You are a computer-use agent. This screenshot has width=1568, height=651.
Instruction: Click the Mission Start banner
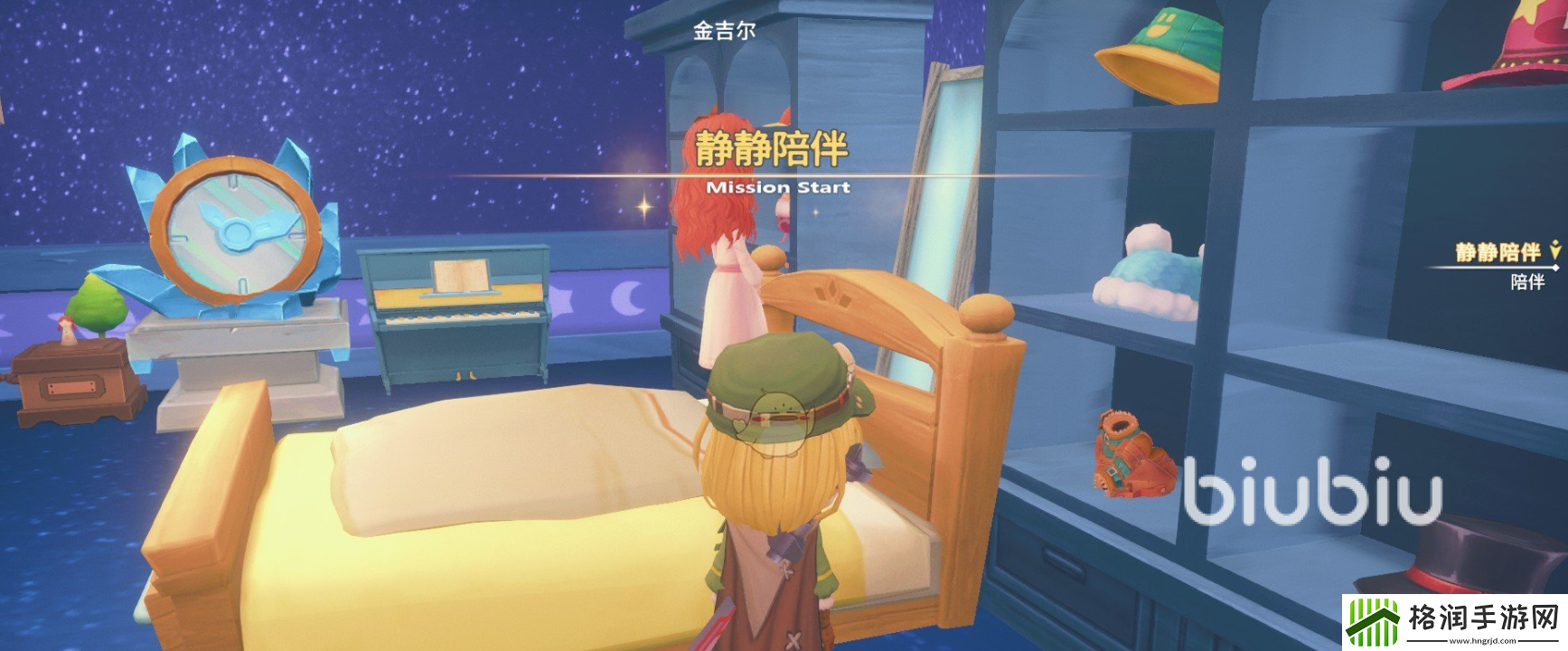coord(779,187)
